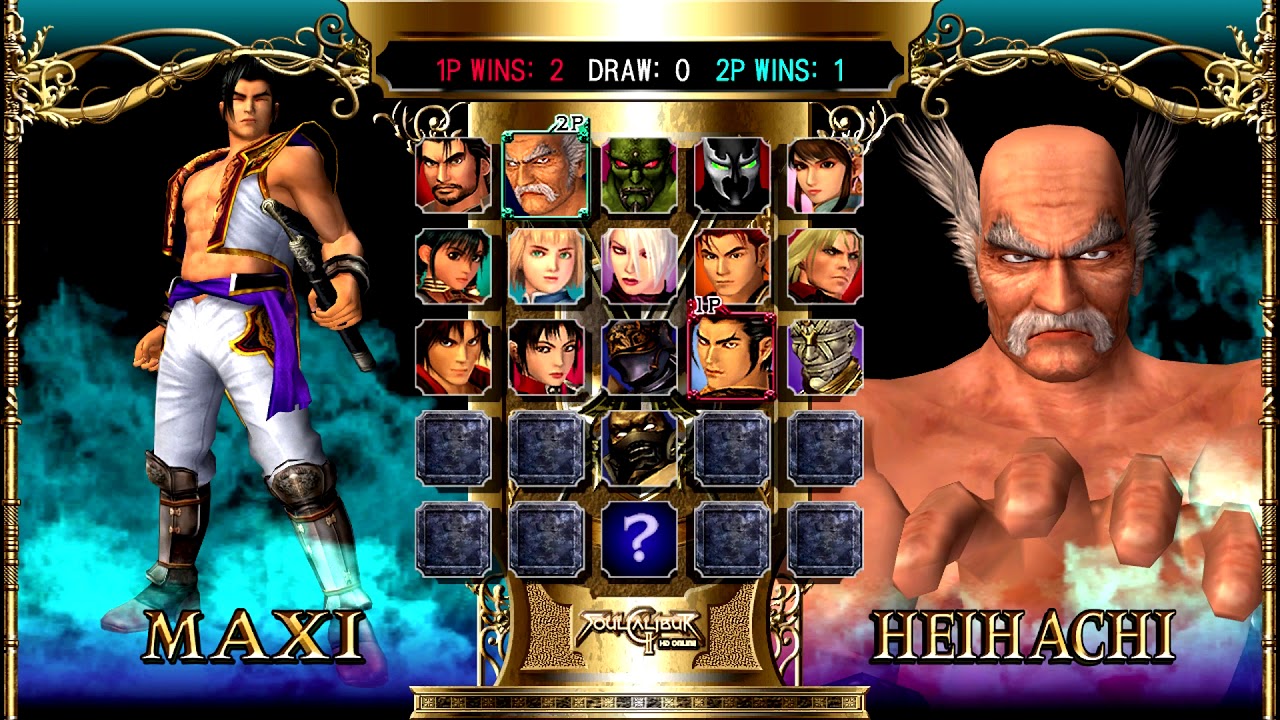Pick the question mark random tile
The image size is (1280, 720).
tap(640, 539)
